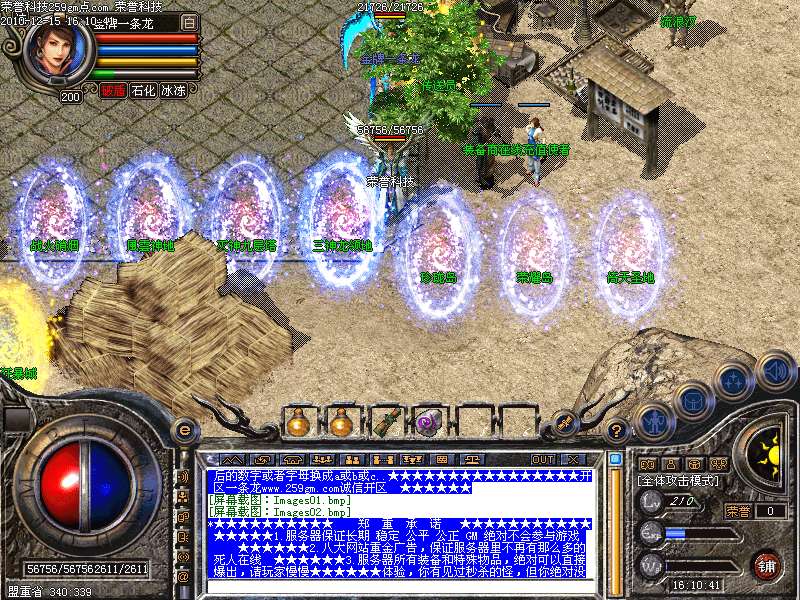Toggle sound with the speaker button
The height and width of the screenshot is (600, 800).
[x=774, y=369]
